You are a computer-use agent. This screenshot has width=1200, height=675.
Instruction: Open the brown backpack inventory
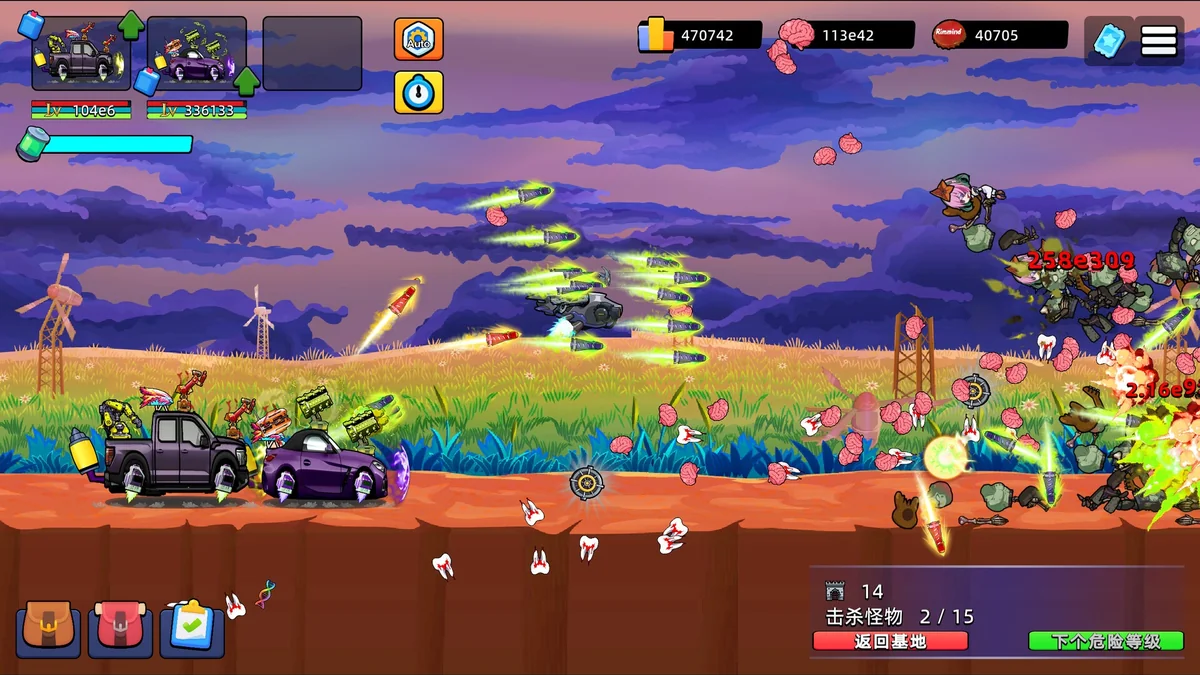point(48,629)
